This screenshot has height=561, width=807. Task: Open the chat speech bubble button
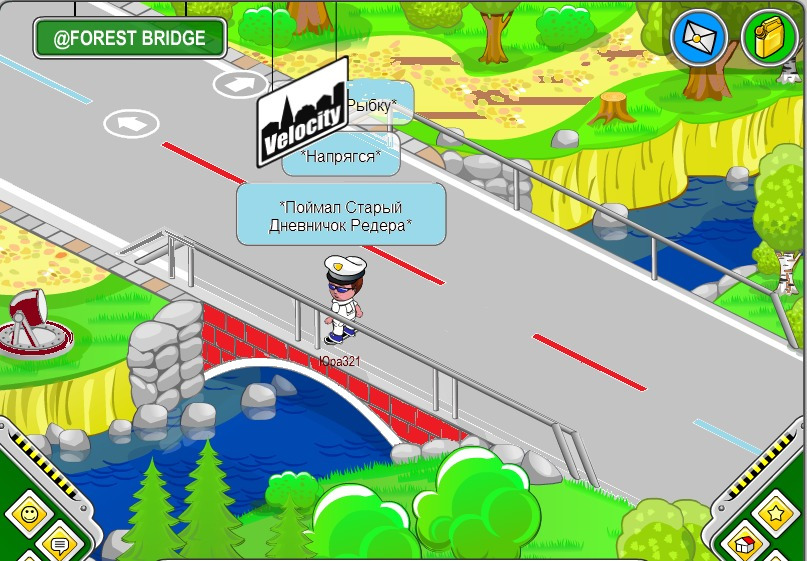[x=59, y=546]
